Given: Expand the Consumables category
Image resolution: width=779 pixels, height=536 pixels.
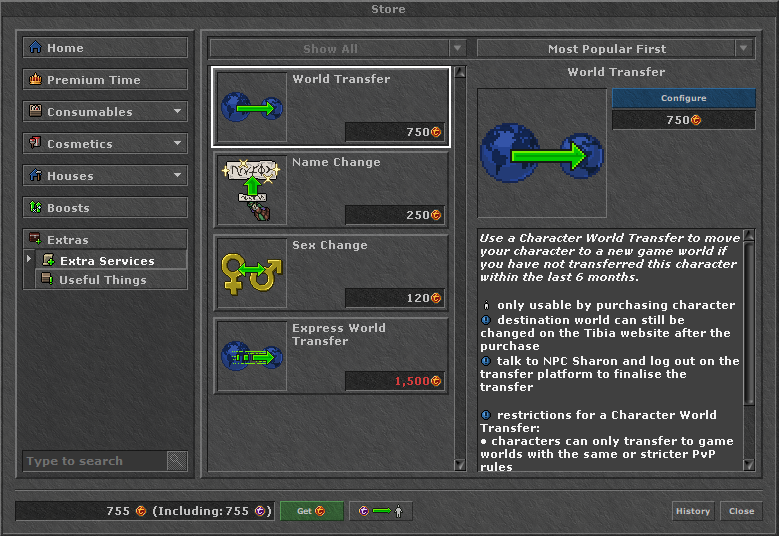Looking at the screenshot, I should click(105, 112).
